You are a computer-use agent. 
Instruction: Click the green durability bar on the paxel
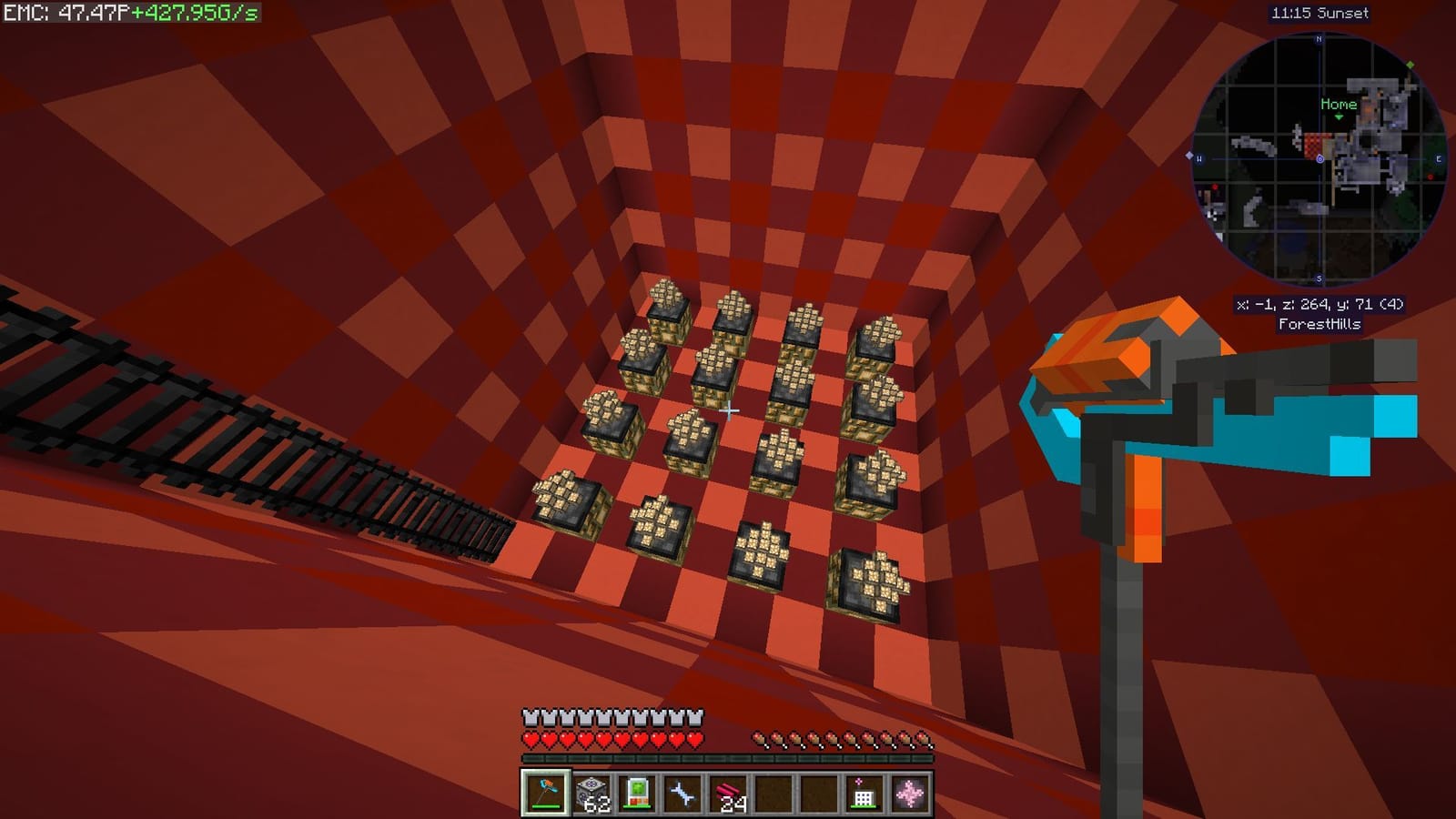[545, 806]
